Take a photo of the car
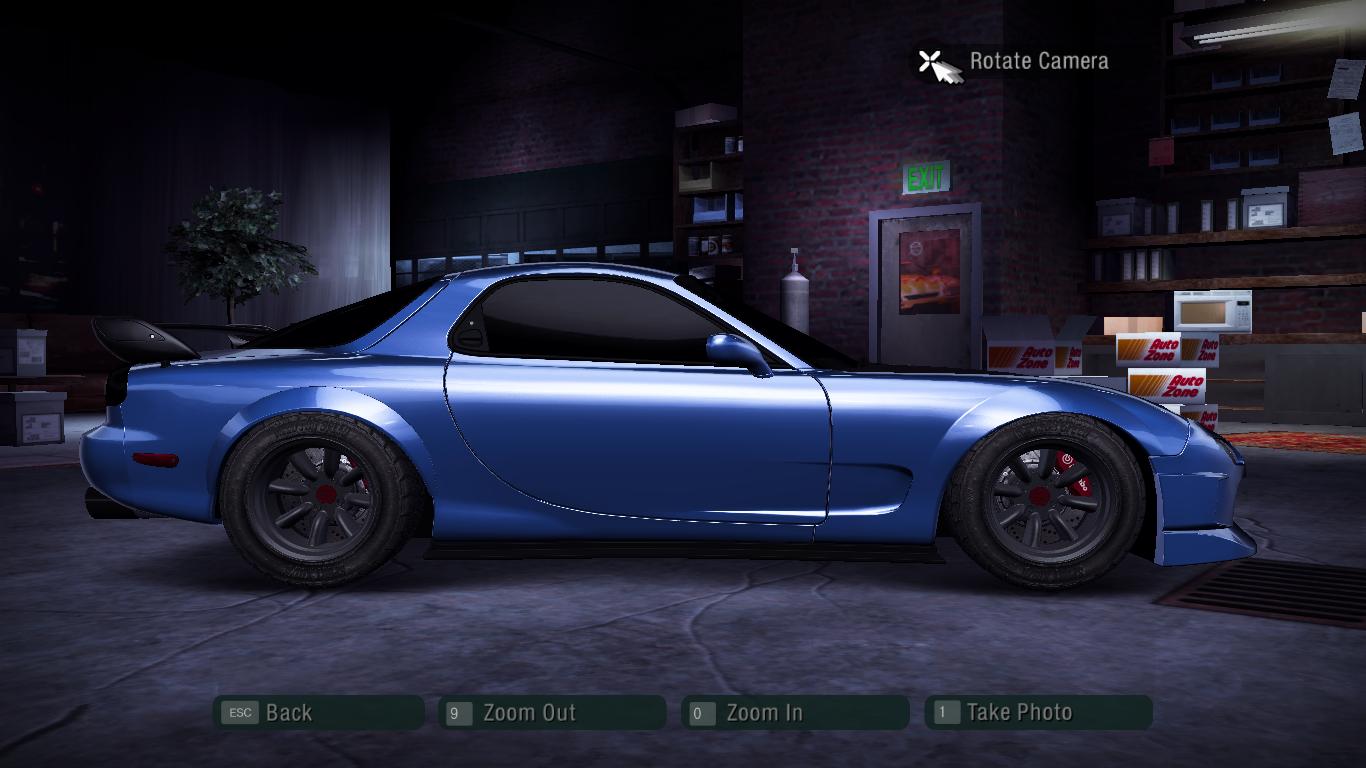The width and height of the screenshot is (1366, 768). [x=1038, y=713]
